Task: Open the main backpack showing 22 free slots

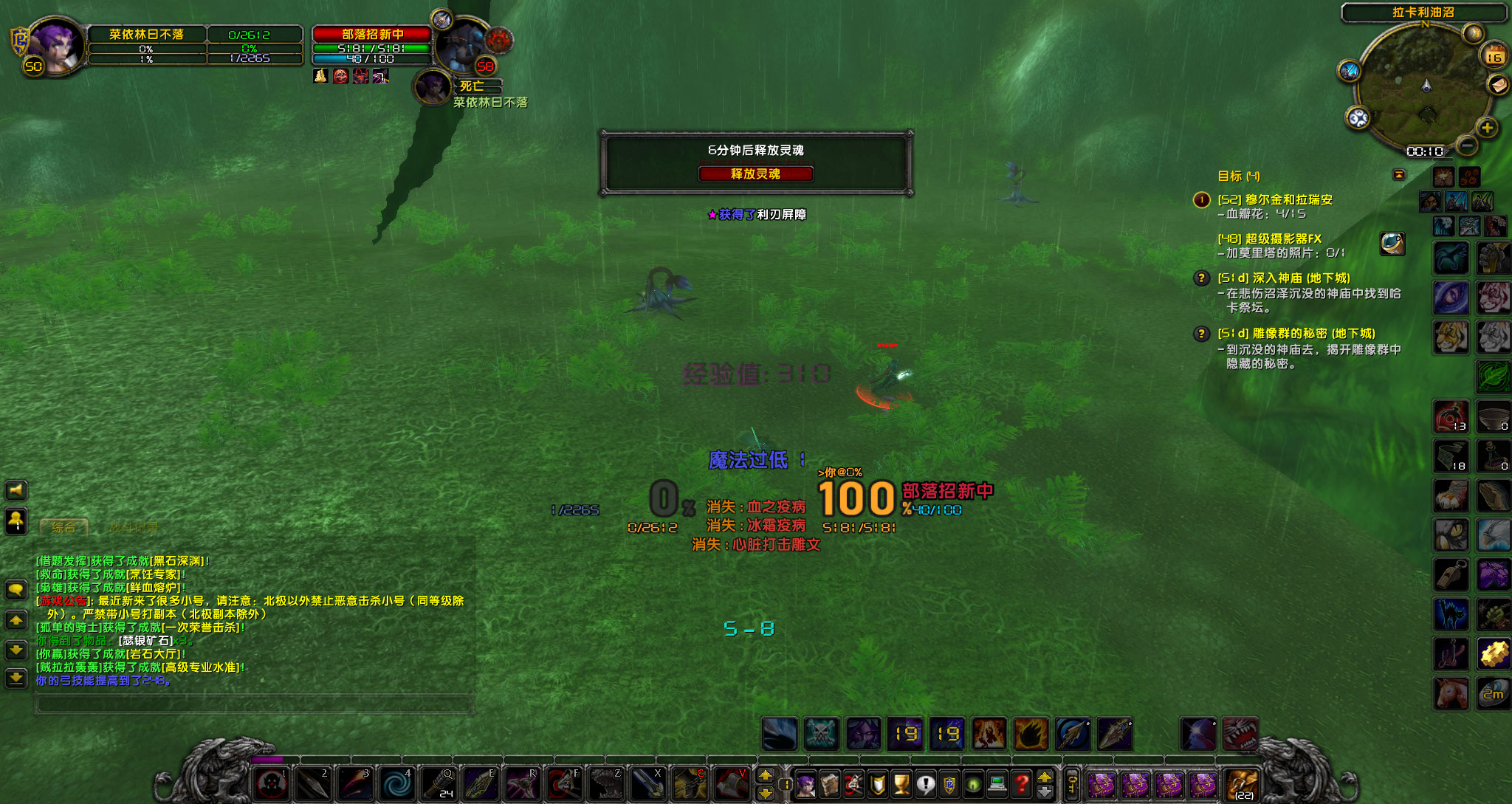Action: click(x=1243, y=783)
